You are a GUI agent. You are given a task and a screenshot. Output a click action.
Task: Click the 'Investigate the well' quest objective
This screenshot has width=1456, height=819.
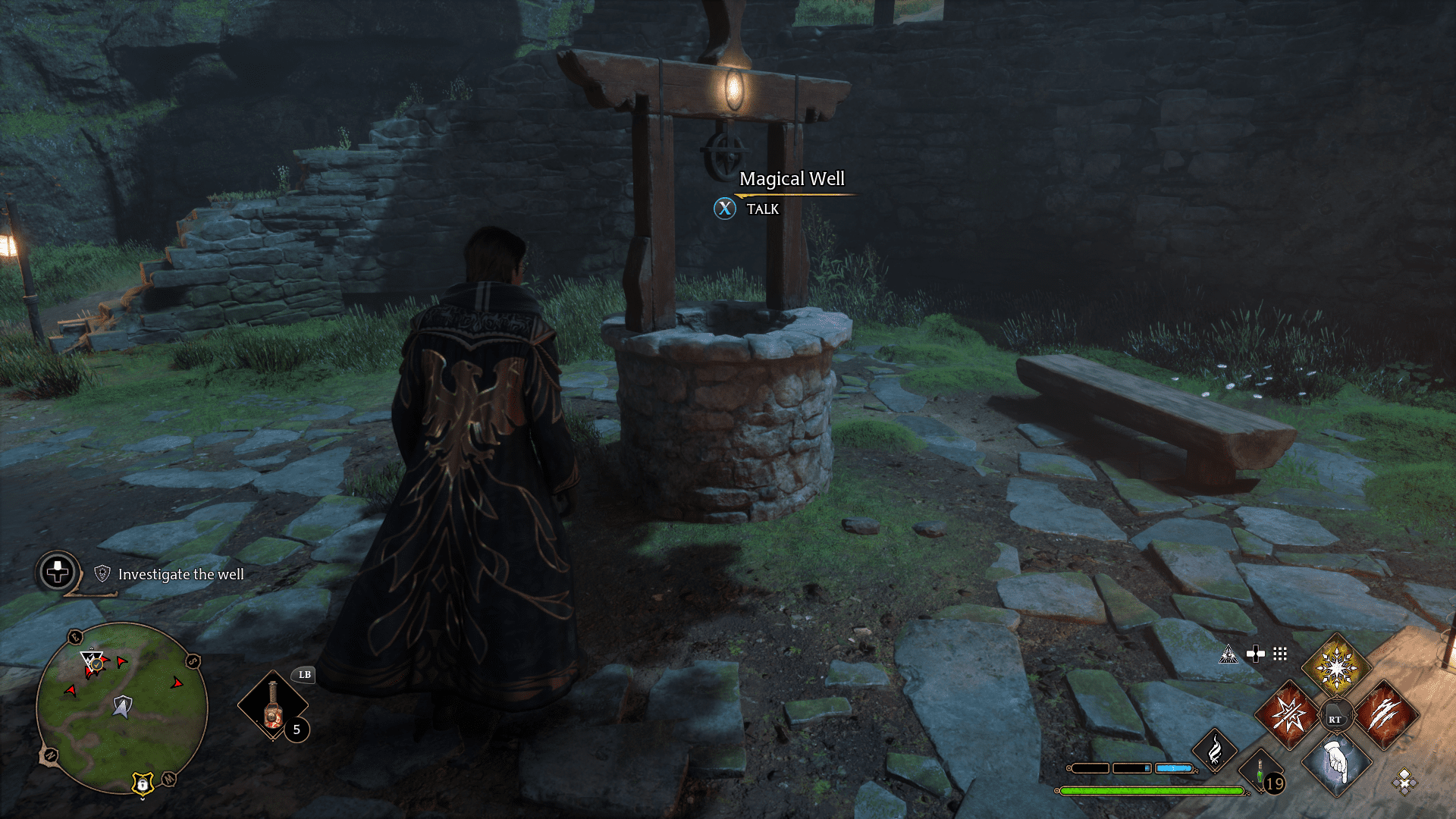[180, 575]
